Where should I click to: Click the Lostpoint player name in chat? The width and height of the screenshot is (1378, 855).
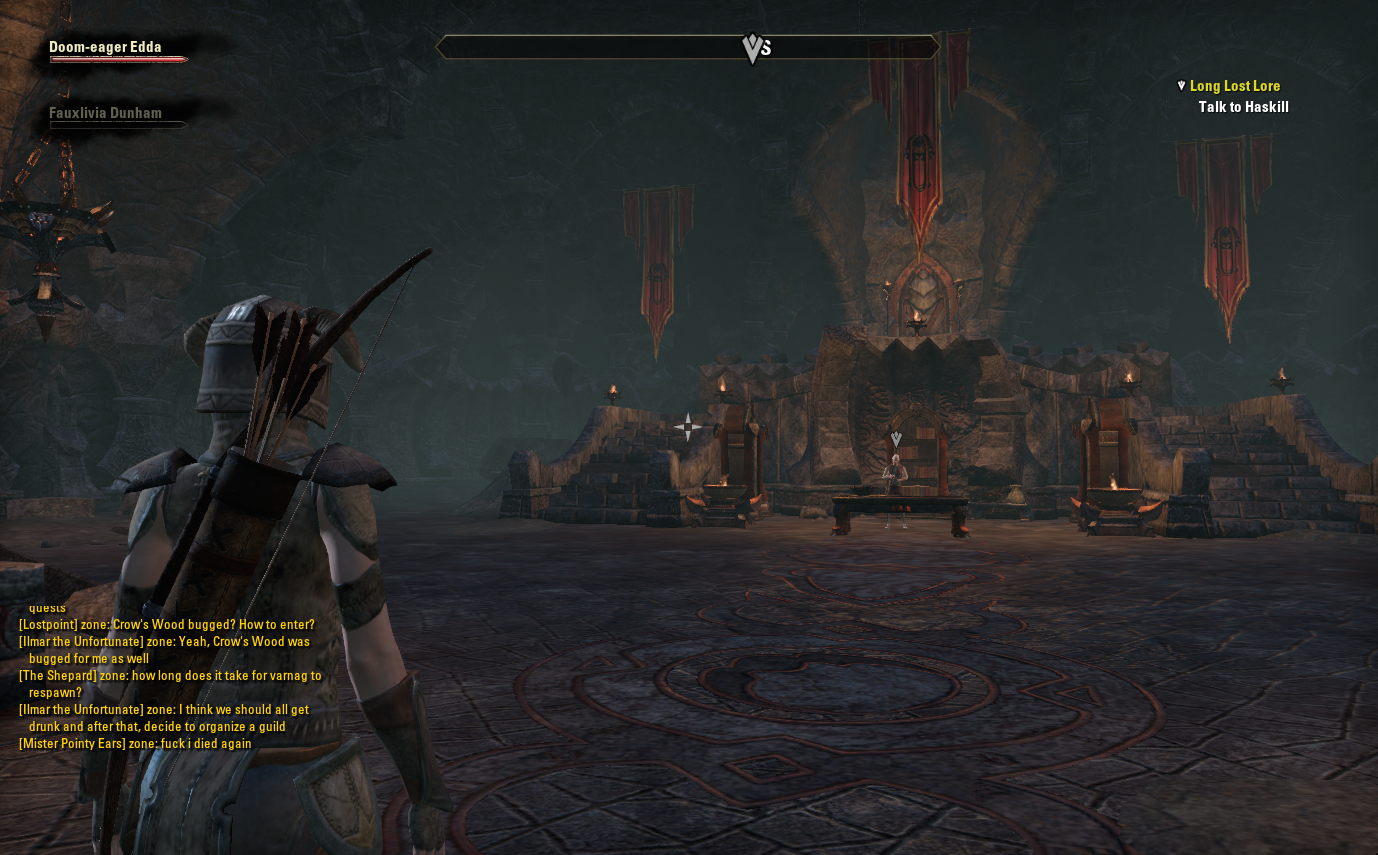[x=48, y=625]
